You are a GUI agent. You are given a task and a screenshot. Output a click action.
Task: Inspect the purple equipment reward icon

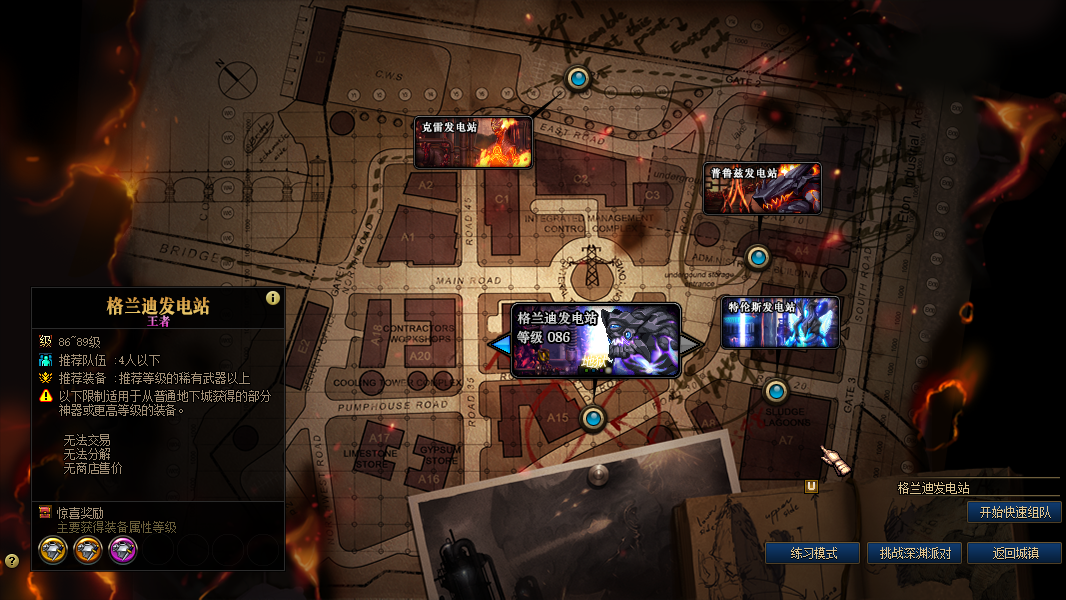(123, 549)
